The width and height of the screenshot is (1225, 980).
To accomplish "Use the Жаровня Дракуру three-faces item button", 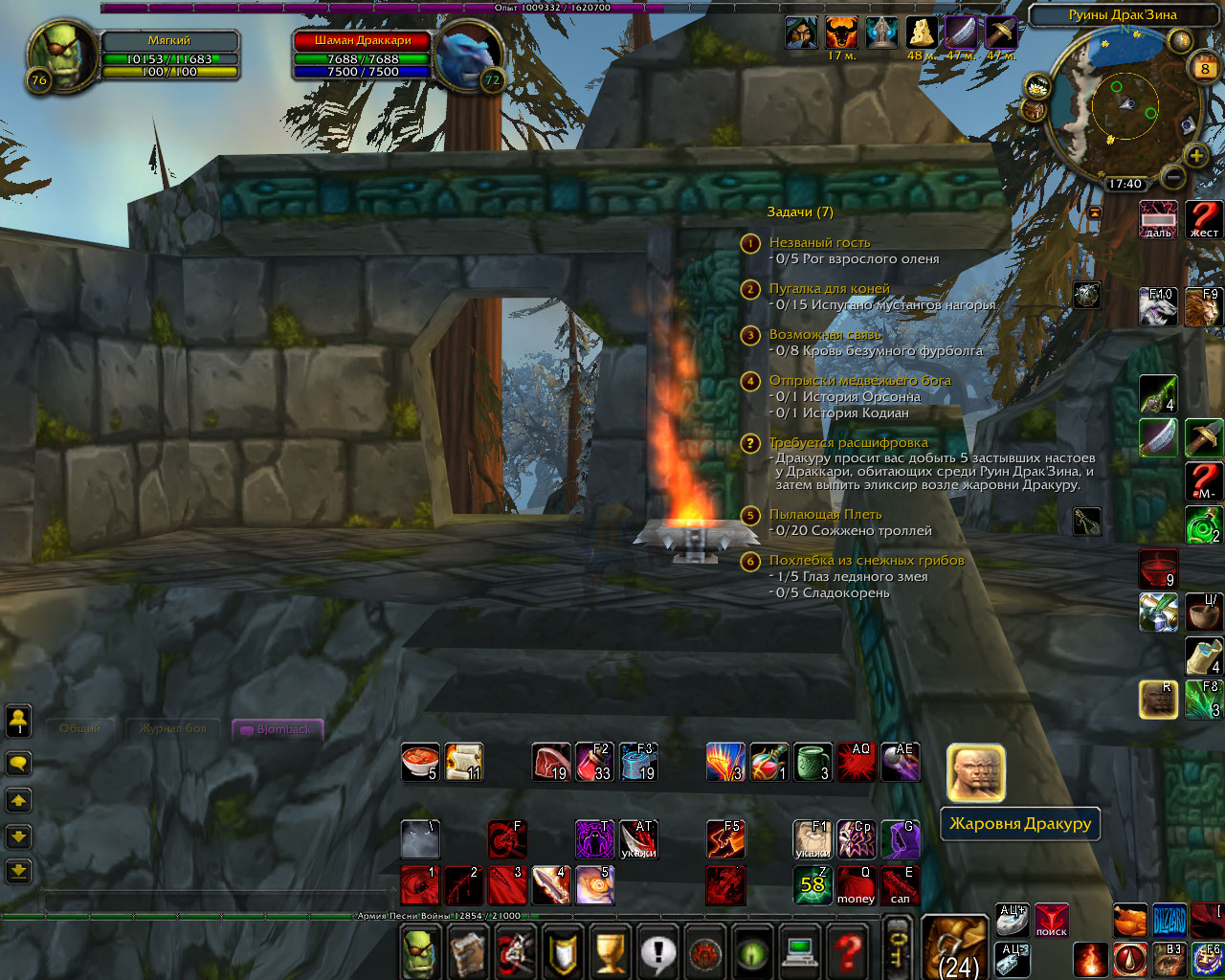I will (x=975, y=773).
